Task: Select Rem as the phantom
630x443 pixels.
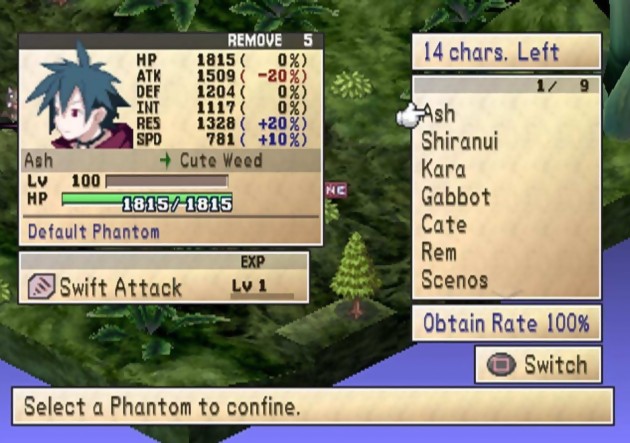Action: coord(439,252)
